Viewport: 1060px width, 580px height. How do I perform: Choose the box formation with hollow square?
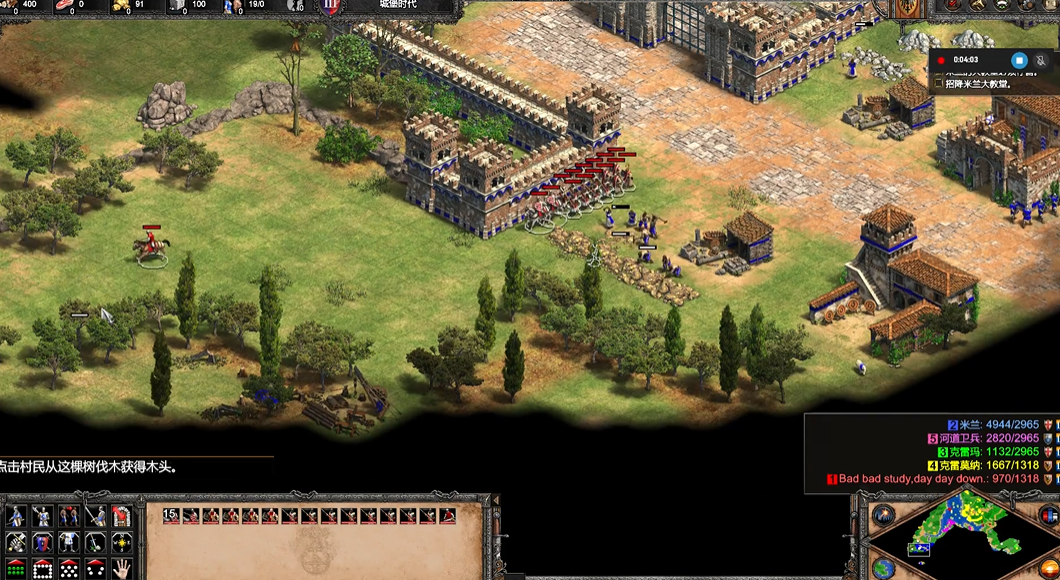click(x=42, y=569)
